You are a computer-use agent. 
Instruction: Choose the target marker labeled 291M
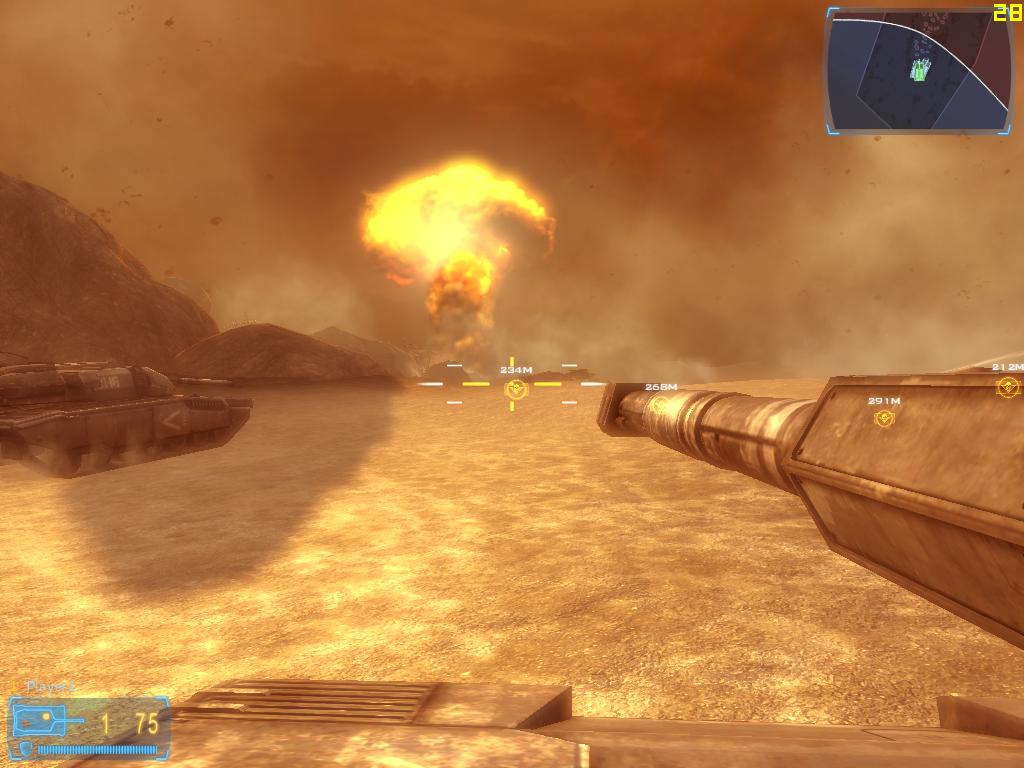click(883, 418)
